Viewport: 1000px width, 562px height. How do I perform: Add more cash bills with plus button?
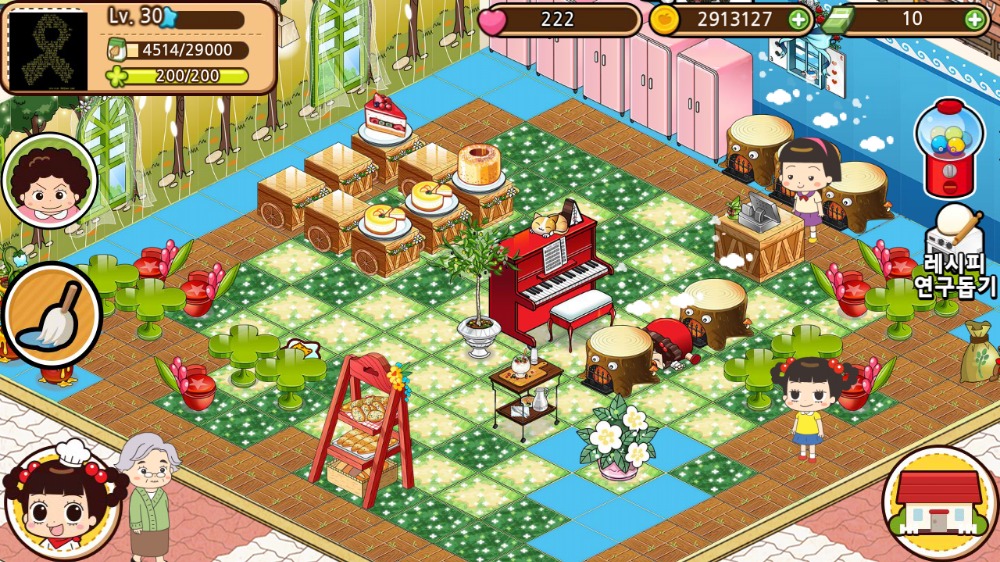[974, 19]
